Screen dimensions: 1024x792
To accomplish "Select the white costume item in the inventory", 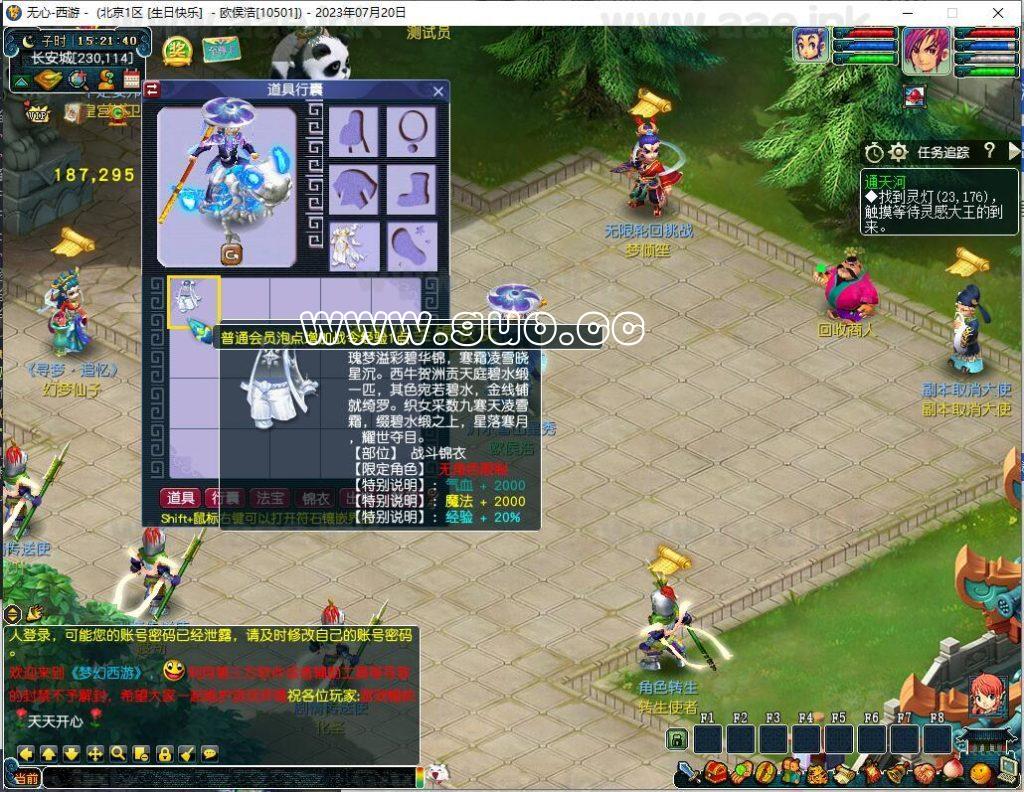I will (x=194, y=302).
